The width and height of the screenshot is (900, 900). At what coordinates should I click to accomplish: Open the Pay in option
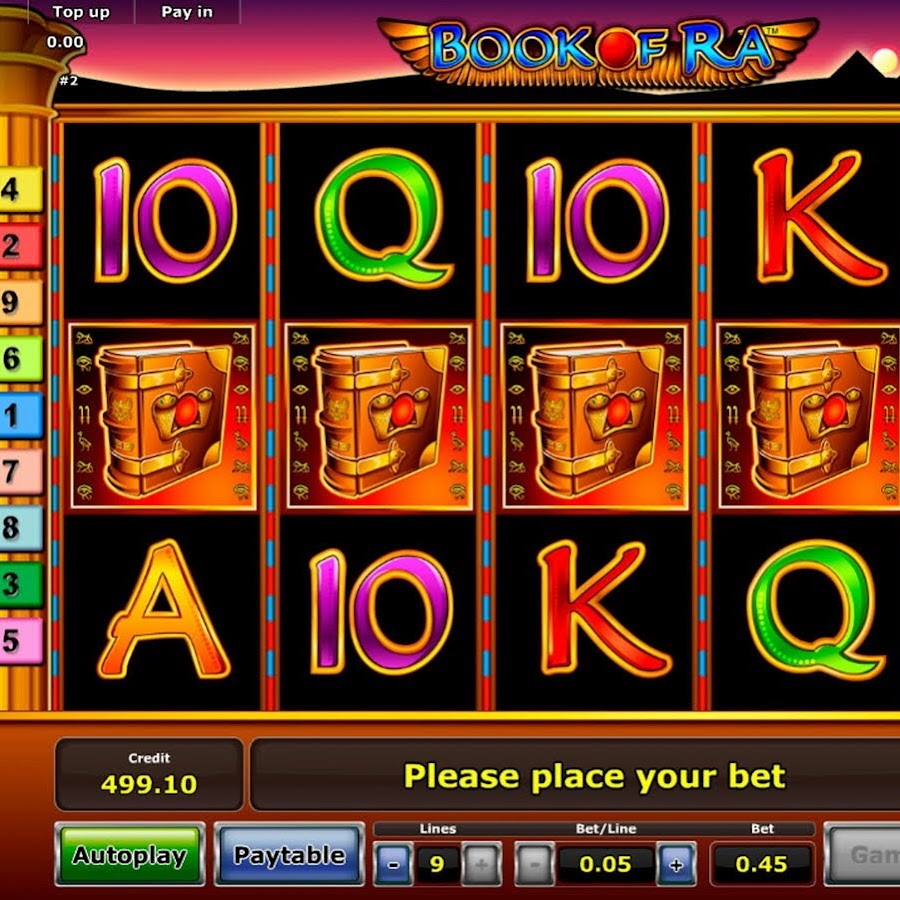[x=187, y=13]
